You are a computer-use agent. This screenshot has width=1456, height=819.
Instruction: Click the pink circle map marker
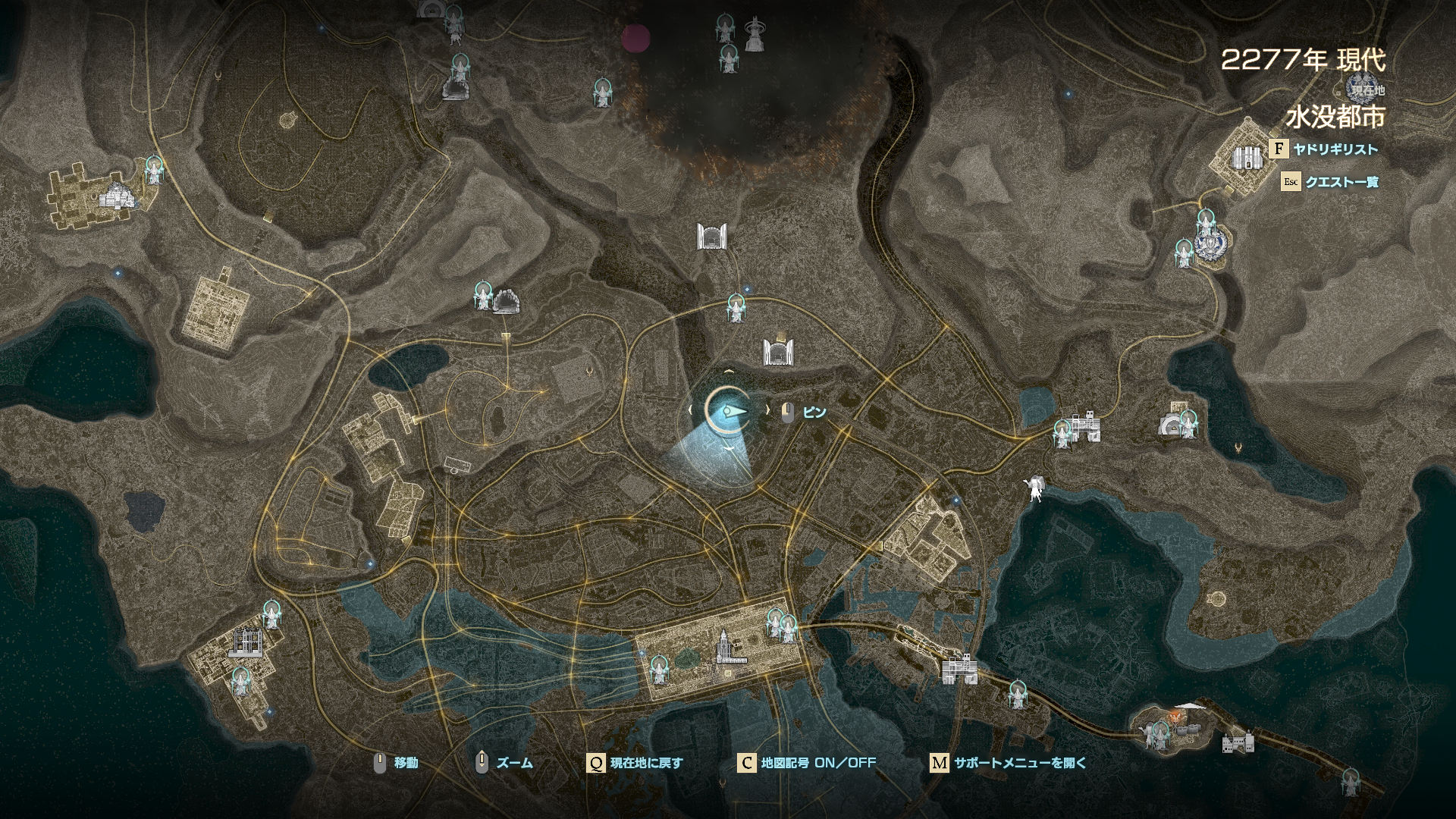(x=635, y=37)
